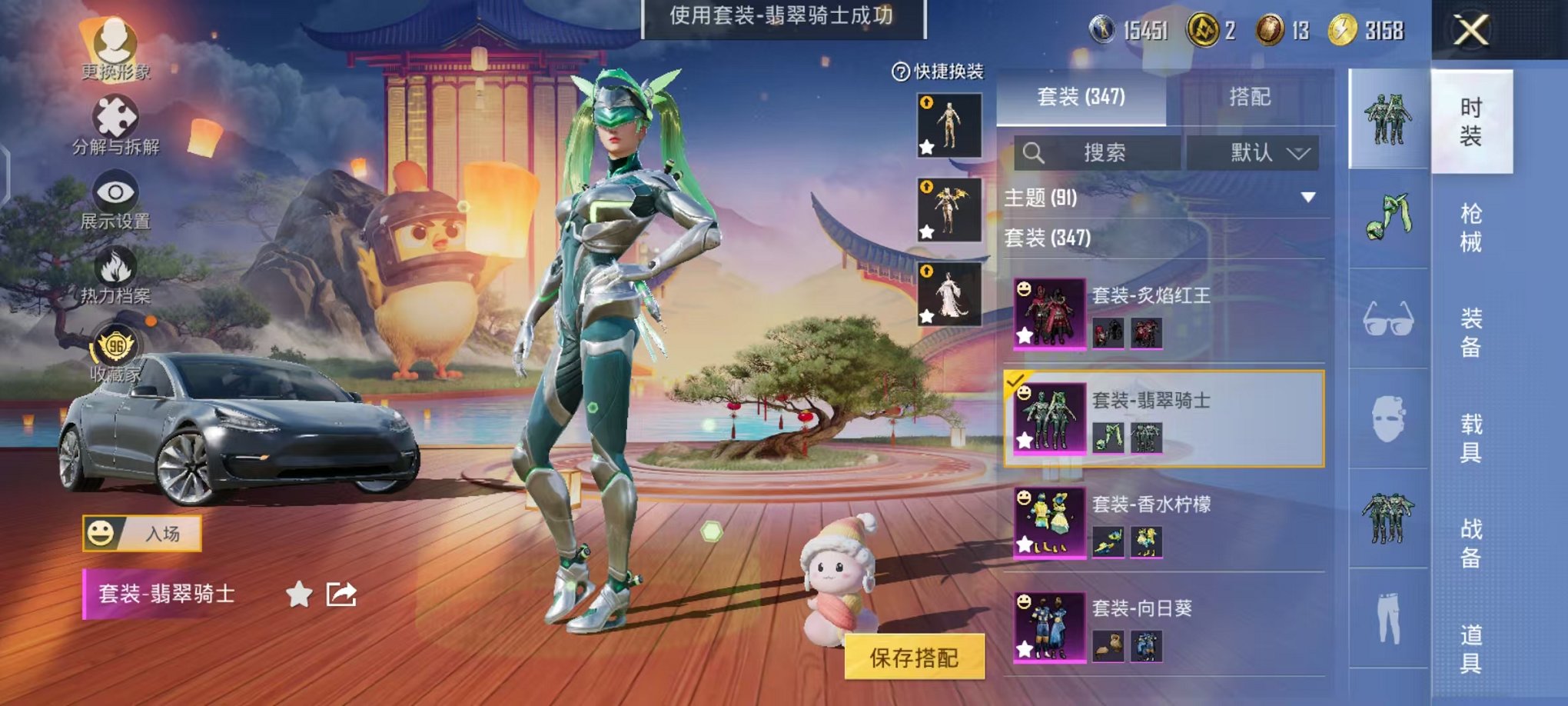
Task: Select the 分解与拆解 puzzle icon
Action: click(x=115, y=115)
